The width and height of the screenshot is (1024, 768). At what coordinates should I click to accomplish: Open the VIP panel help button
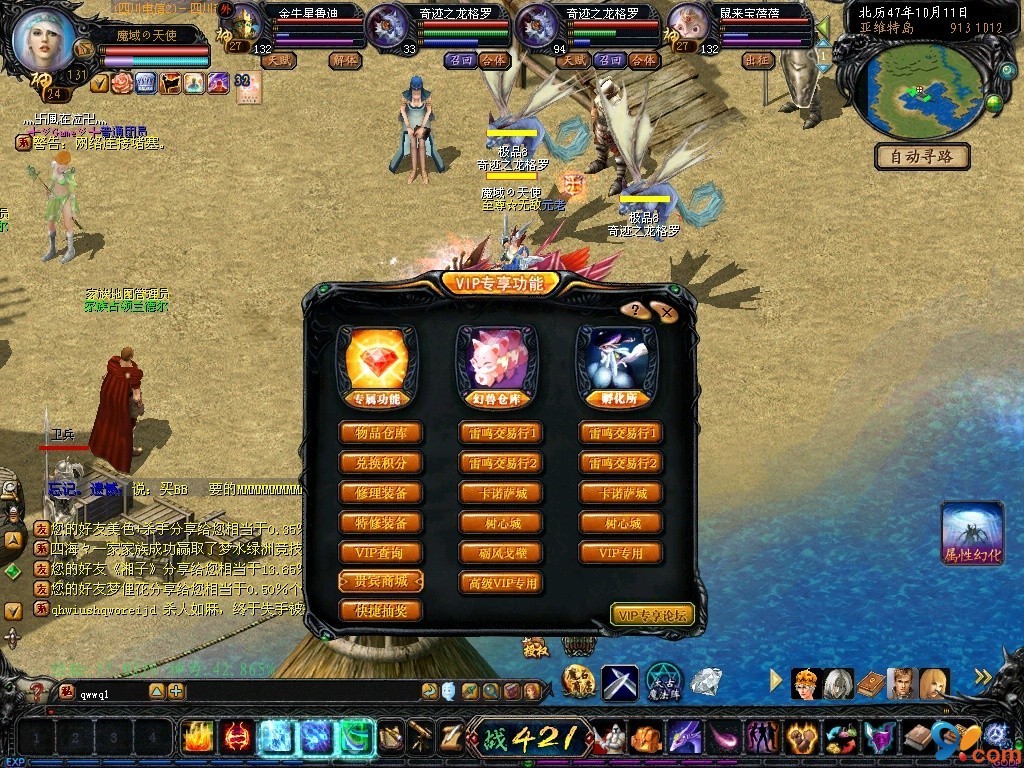pyautogui.click(x=634, y=310)
